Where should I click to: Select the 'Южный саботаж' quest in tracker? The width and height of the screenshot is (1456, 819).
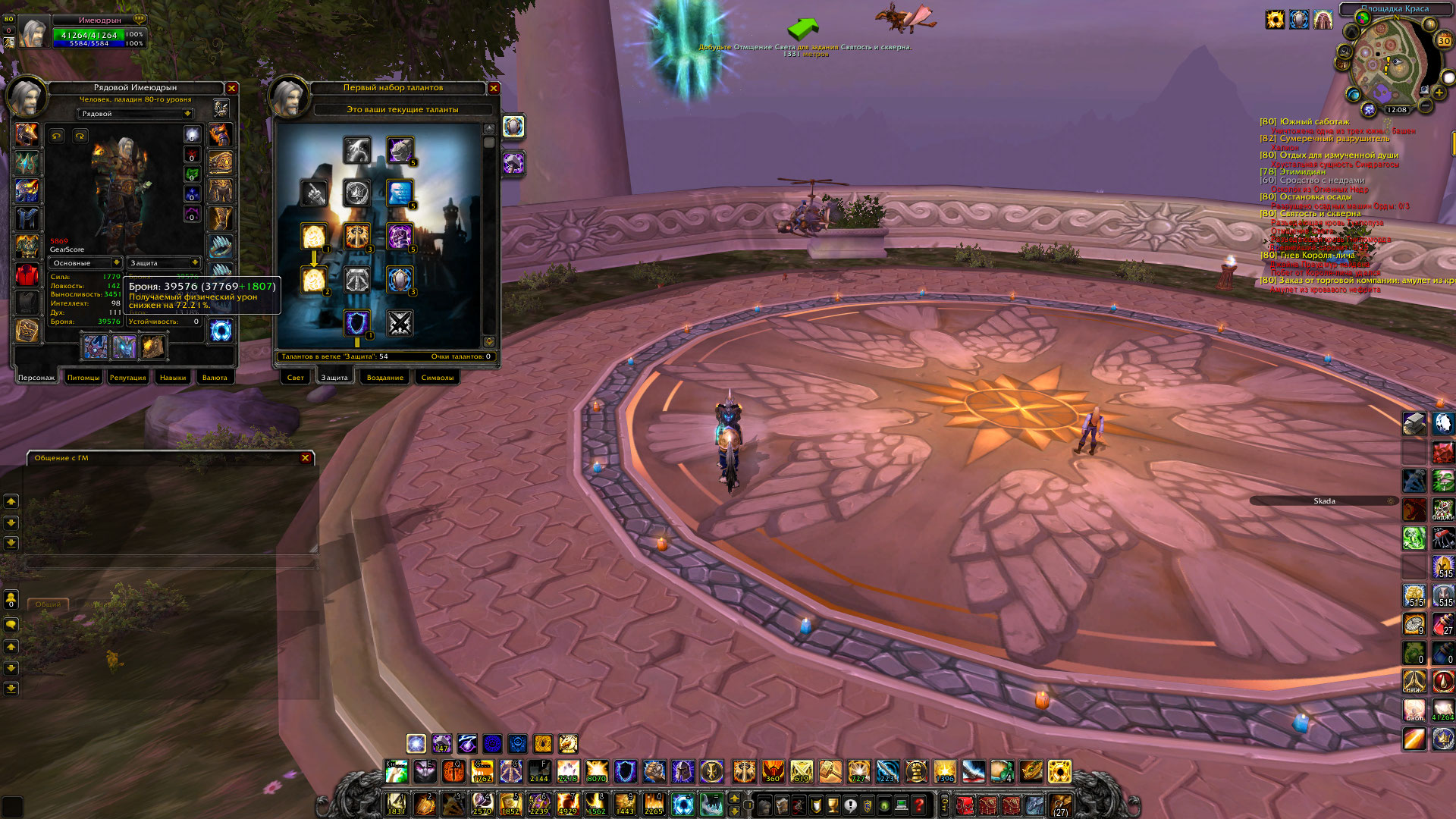click(x=1314, y=121)
